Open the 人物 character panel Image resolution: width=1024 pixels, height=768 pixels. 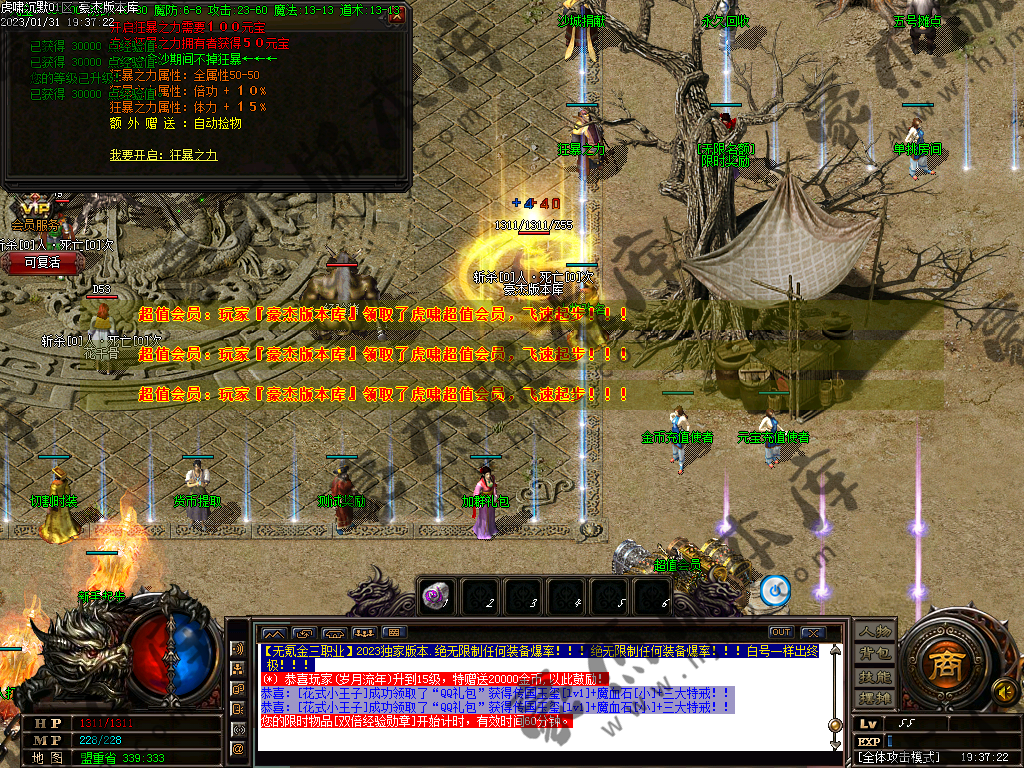[x=876, y=631]
